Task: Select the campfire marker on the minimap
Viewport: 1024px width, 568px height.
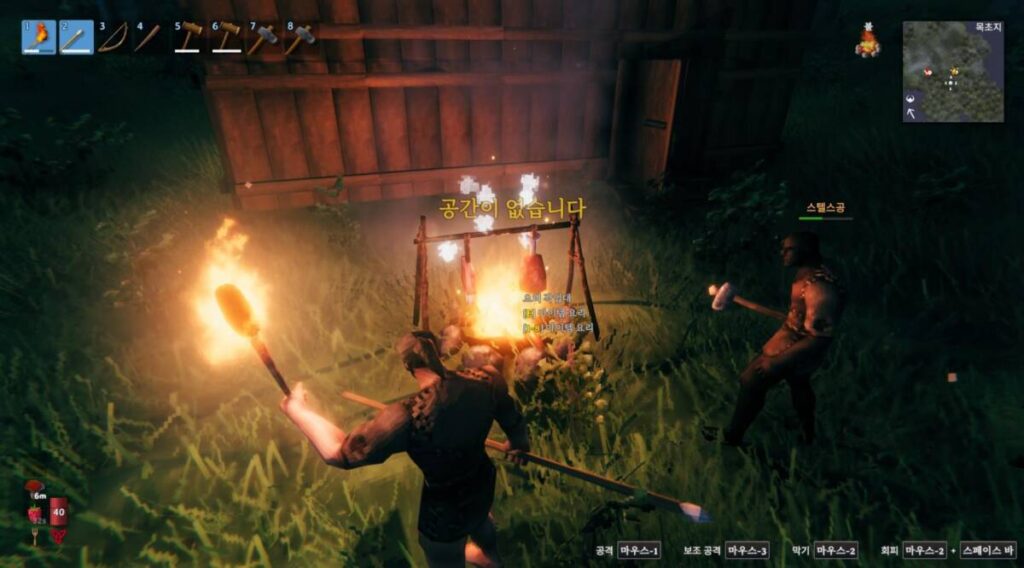Action: 954,71
